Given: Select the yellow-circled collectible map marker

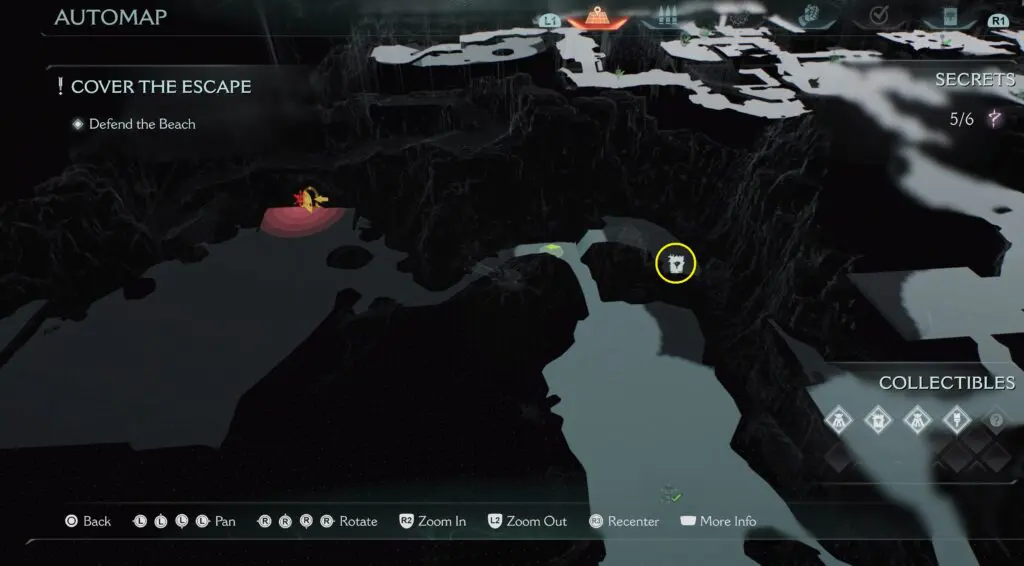Looking at the screenshot, I should (675, 264).
